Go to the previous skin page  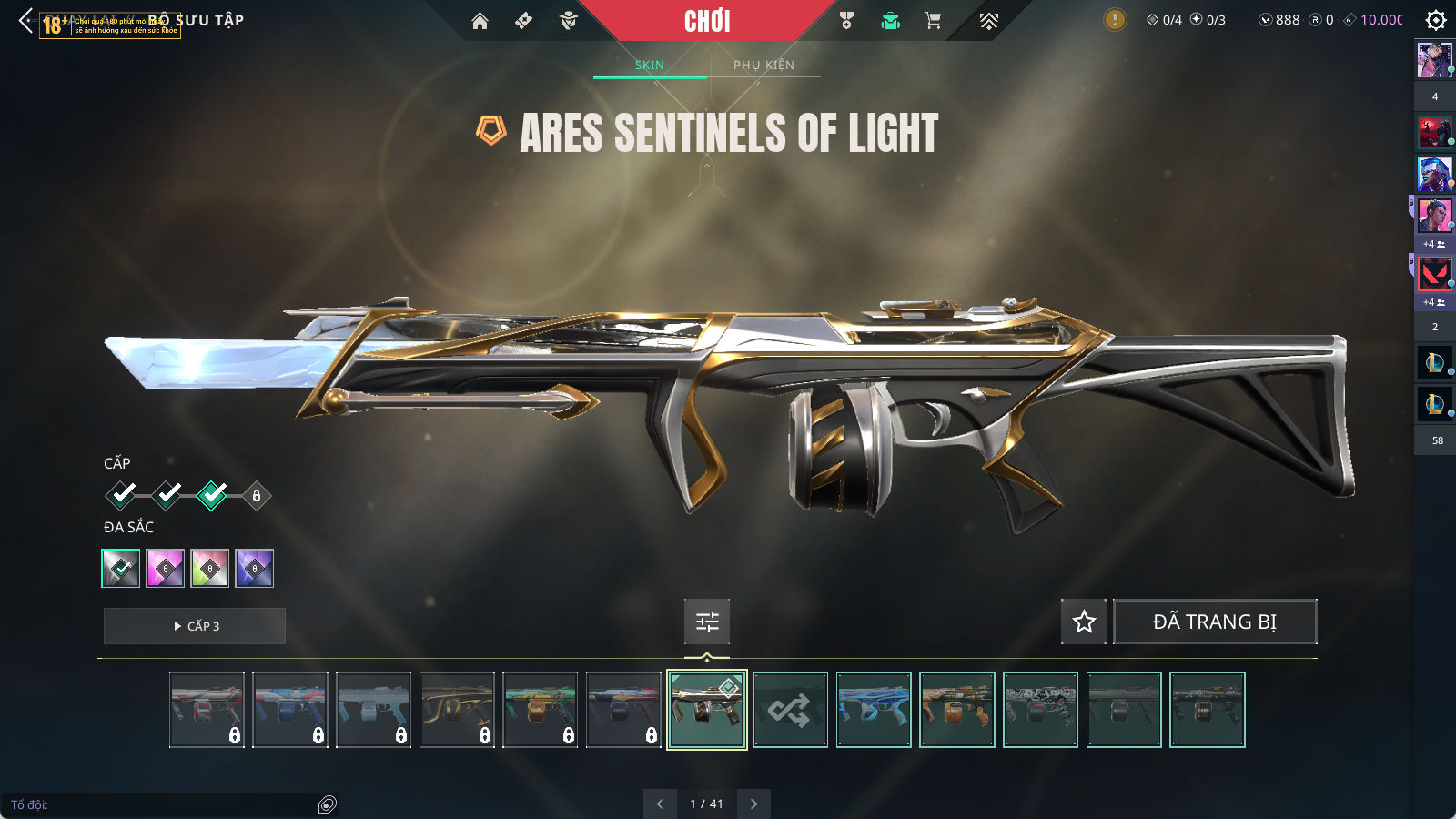coord(660,804)
